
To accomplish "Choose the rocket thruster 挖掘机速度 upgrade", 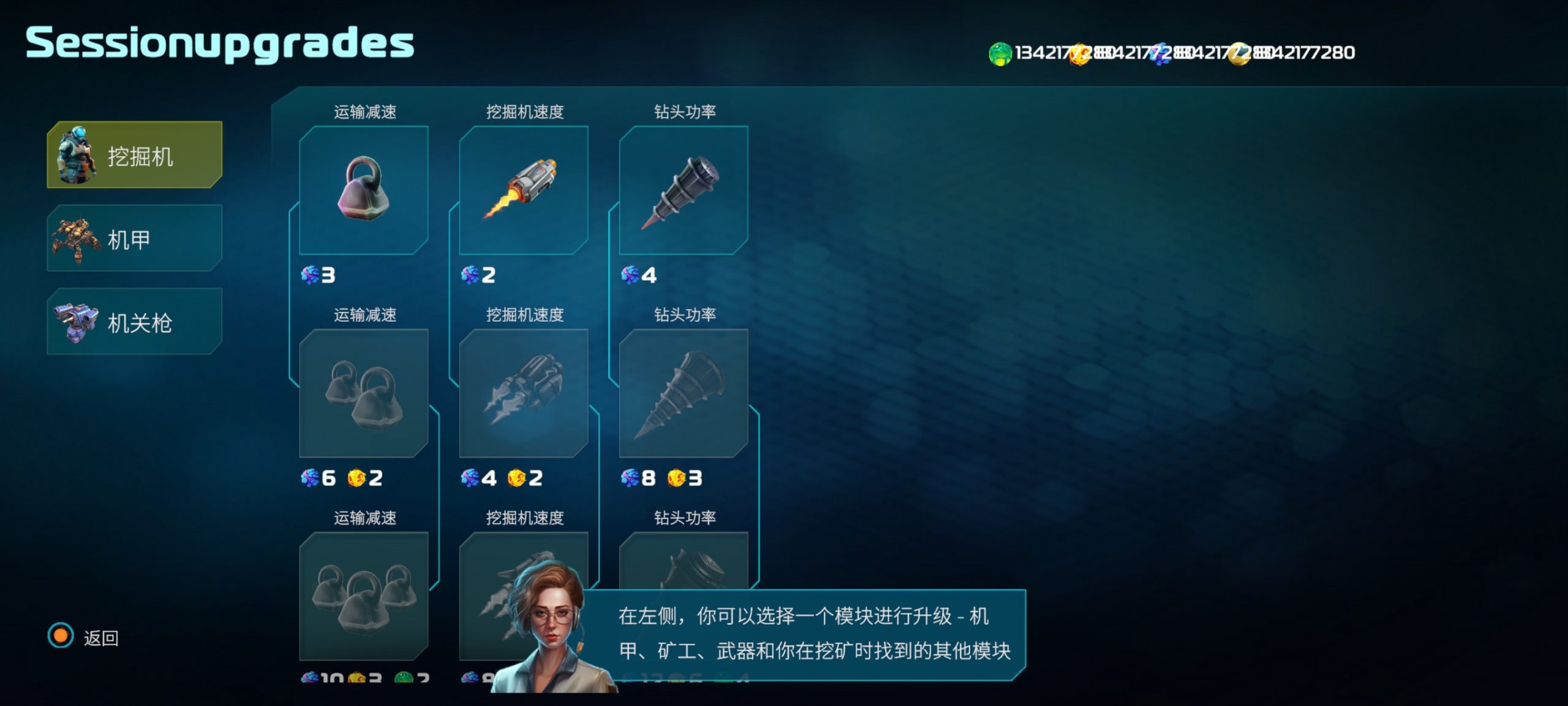I will 523,190.
